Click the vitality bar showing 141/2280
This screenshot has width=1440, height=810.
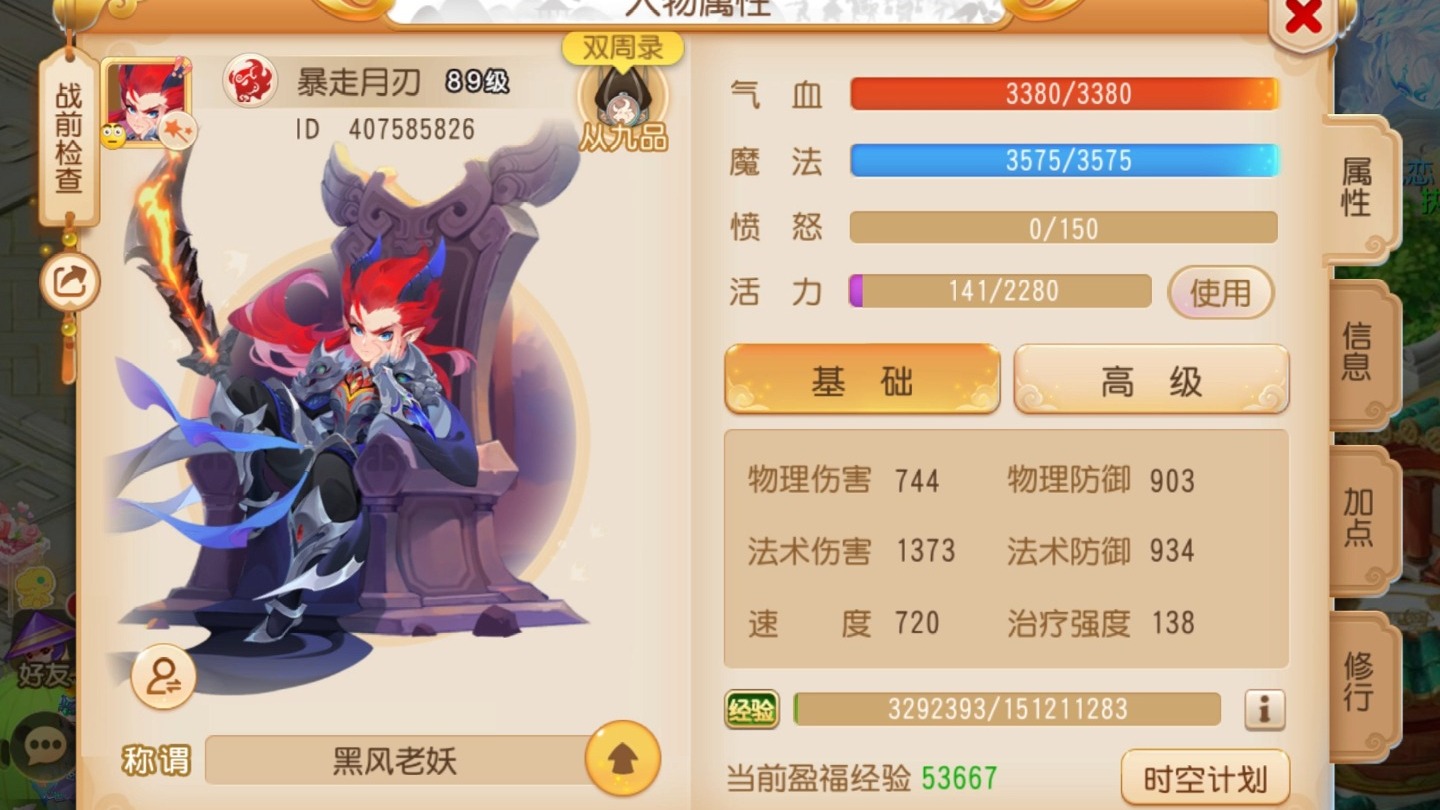(x=1000, y=291)
